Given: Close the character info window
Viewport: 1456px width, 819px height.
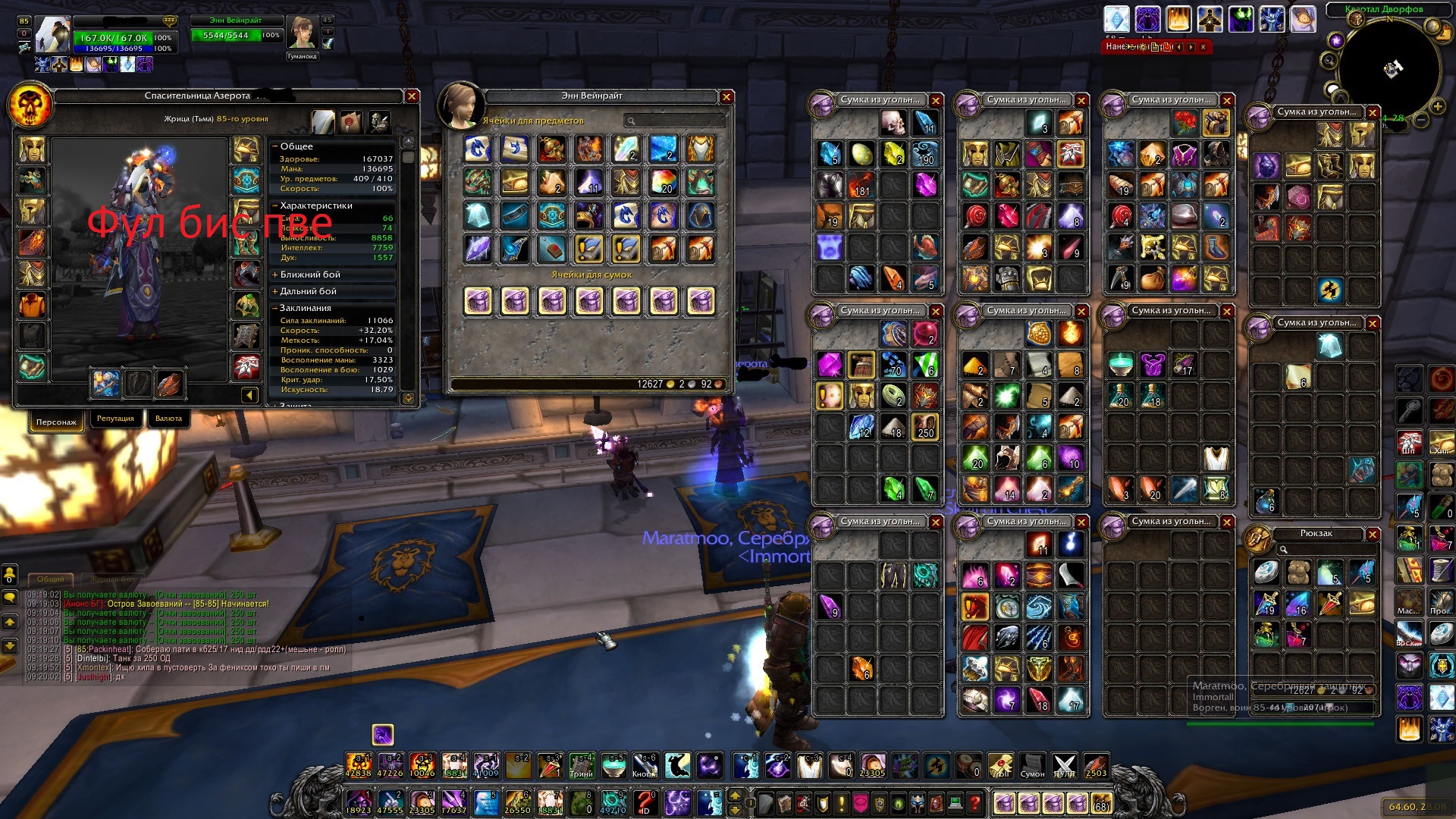Looking at the screenshot, I should (x=412, y=96).
